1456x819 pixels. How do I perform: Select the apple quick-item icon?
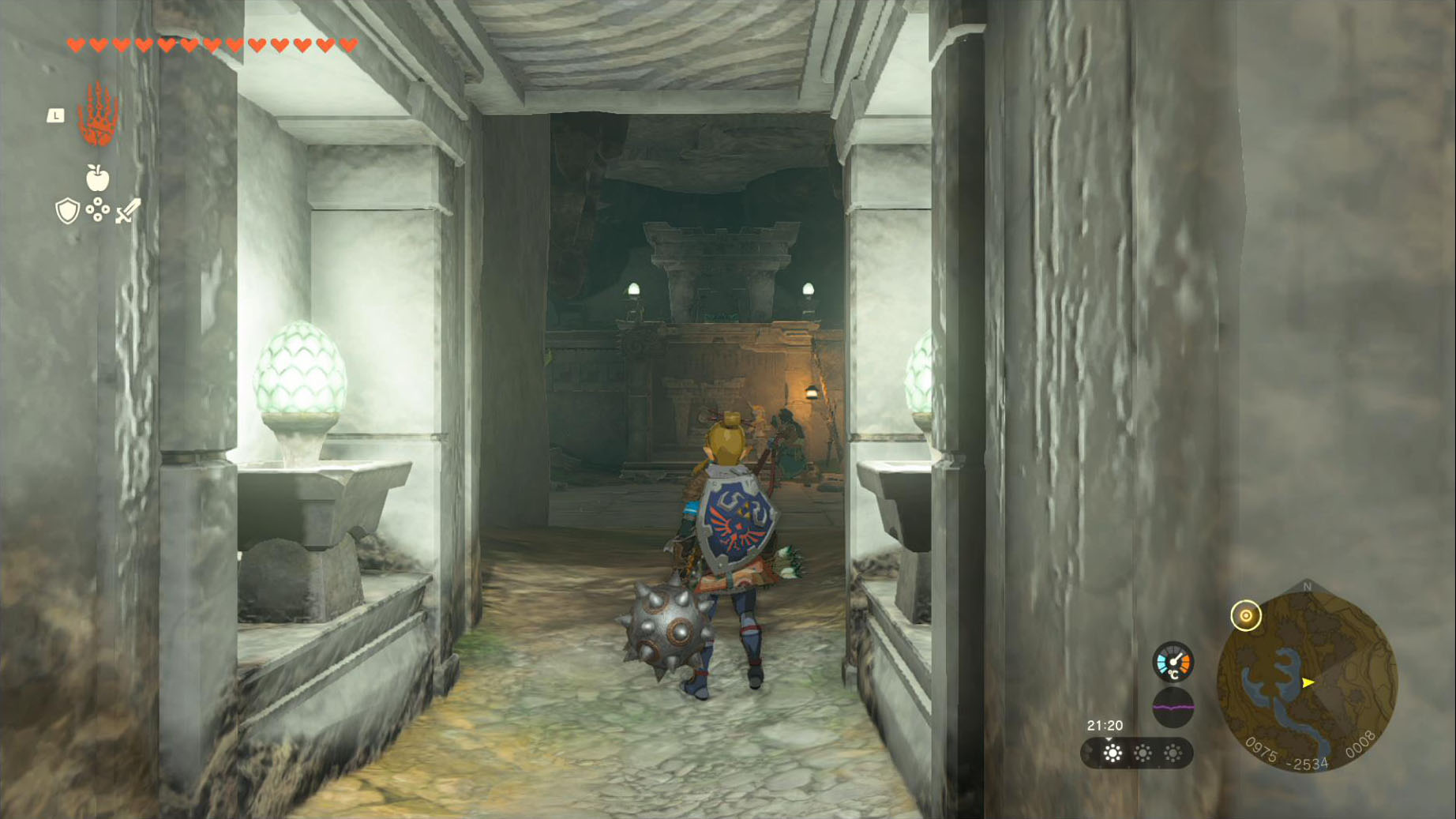(x=97, y=178)
